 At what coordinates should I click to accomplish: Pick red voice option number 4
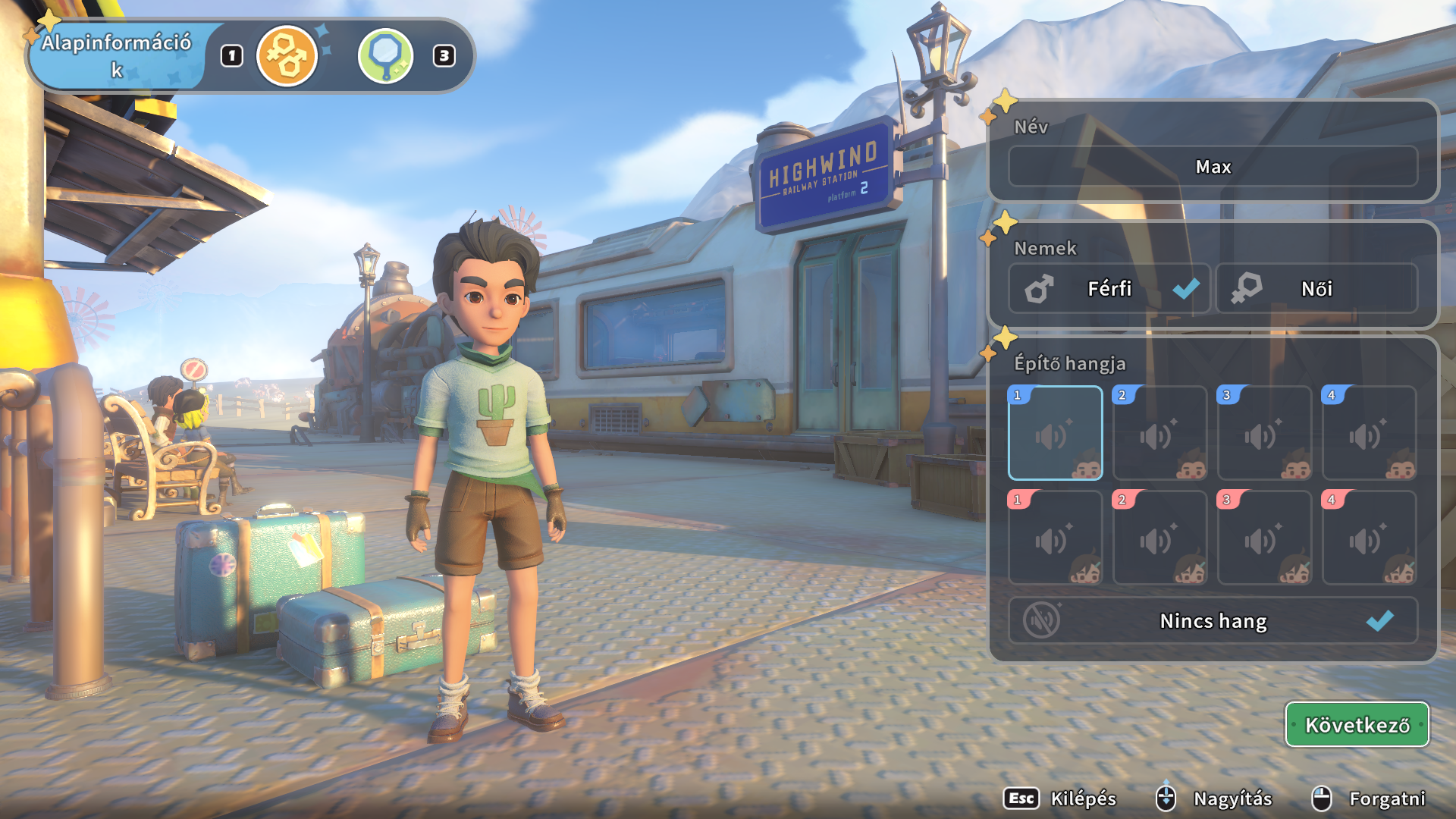click(1369, 538)
